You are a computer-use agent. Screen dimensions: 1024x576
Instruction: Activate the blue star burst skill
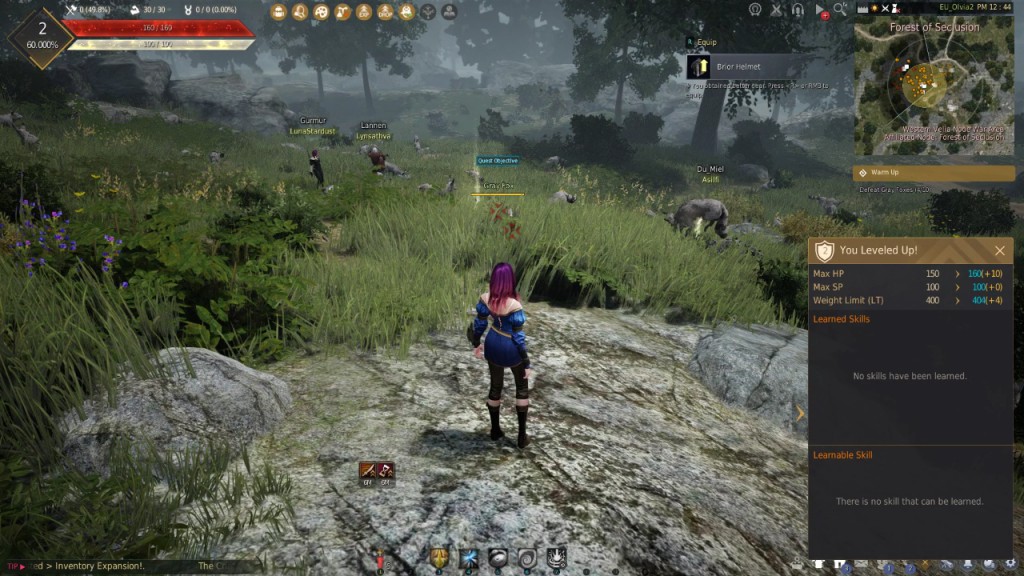[469, 557]
